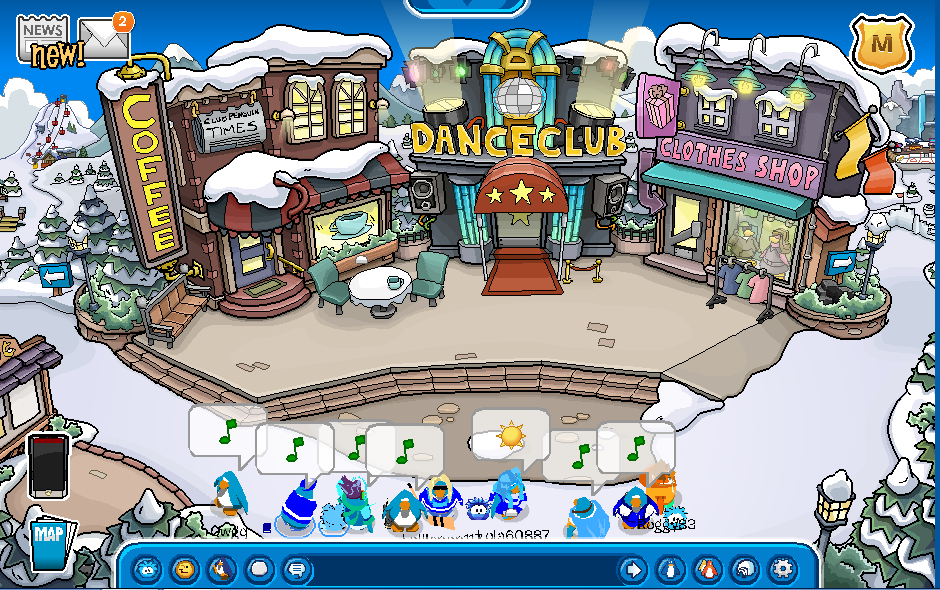
Task: Open the emotes smiley menu
Action: coord(184,570)
